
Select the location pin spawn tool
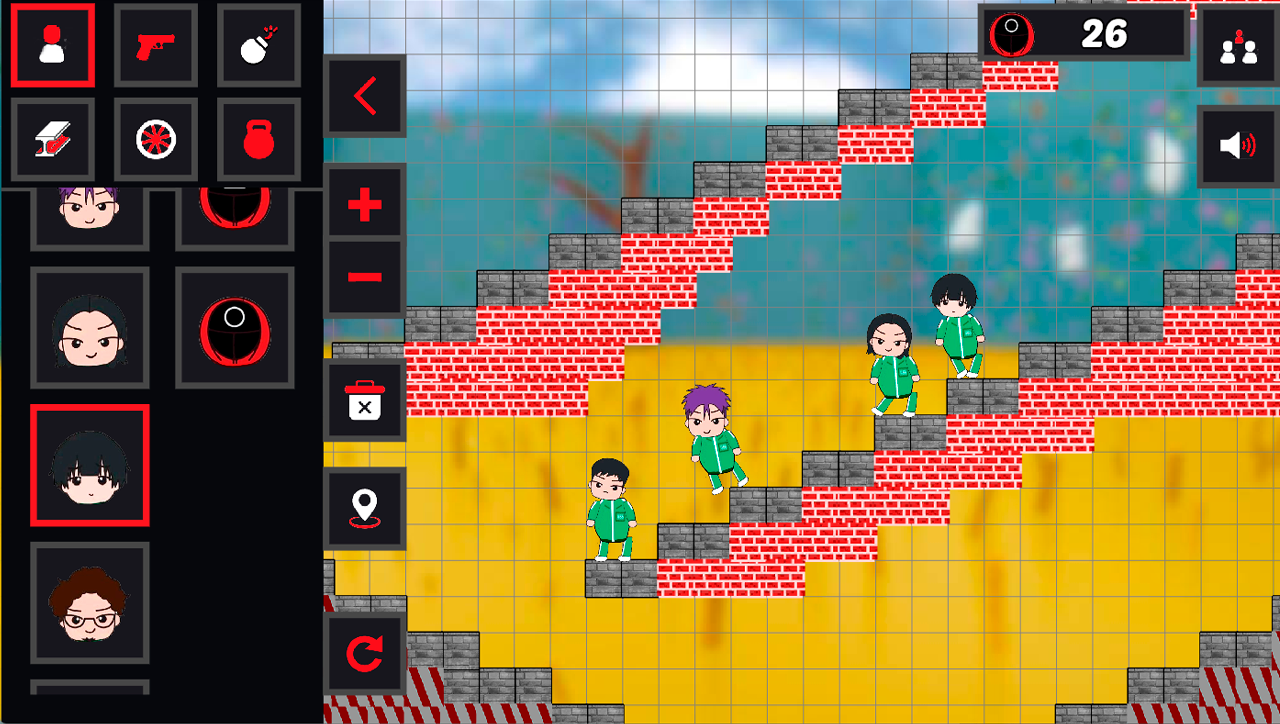(364, 507)
